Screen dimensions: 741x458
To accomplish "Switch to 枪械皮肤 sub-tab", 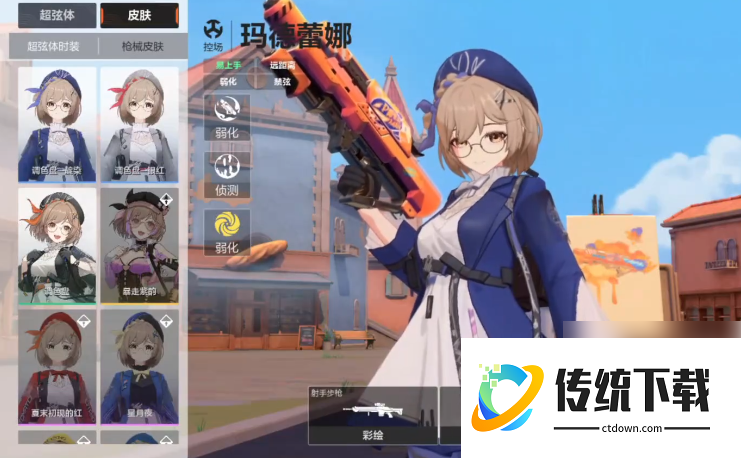I will 140,46.
